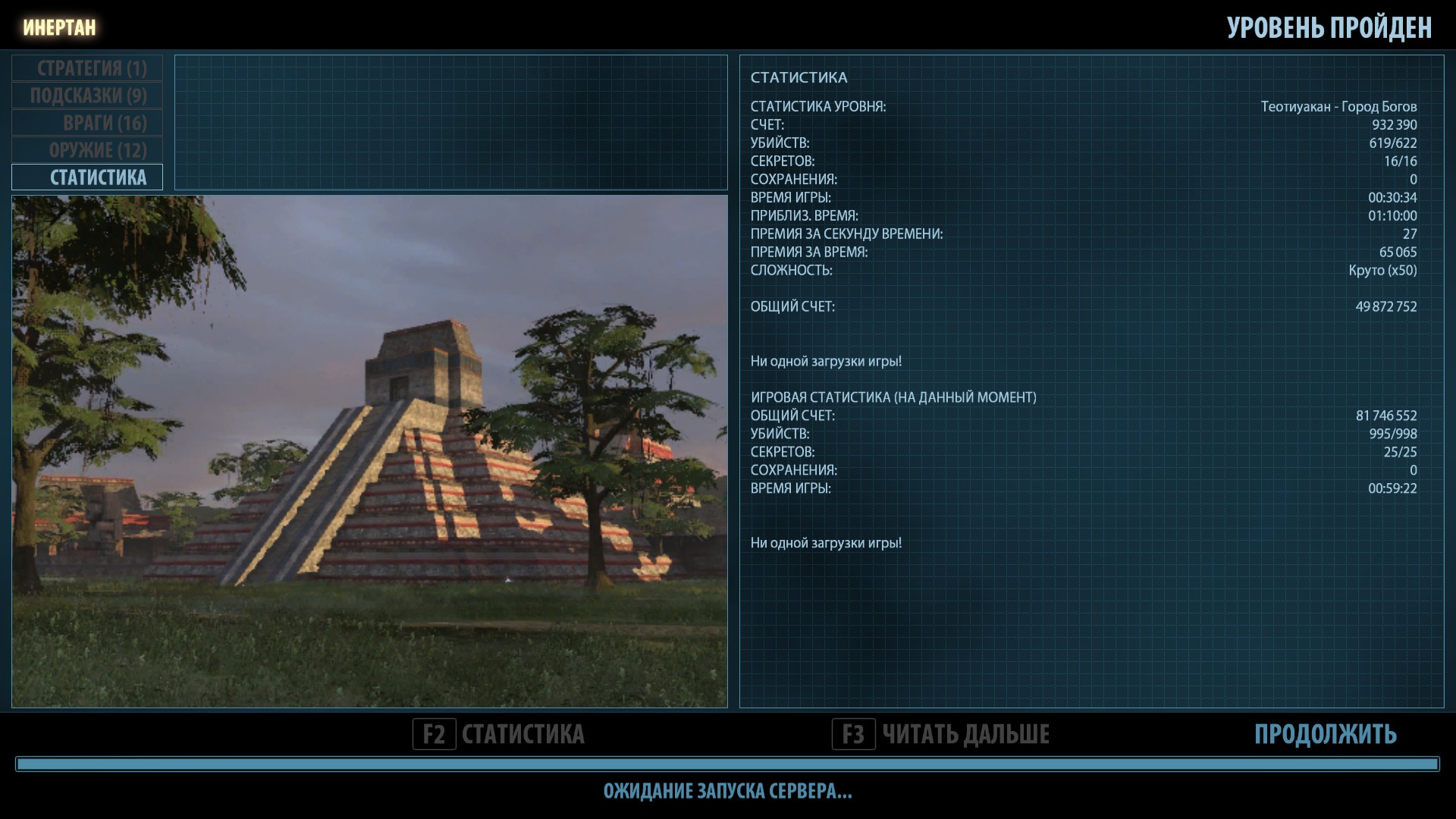Select the Оружие (12) tab

(87, 150)
